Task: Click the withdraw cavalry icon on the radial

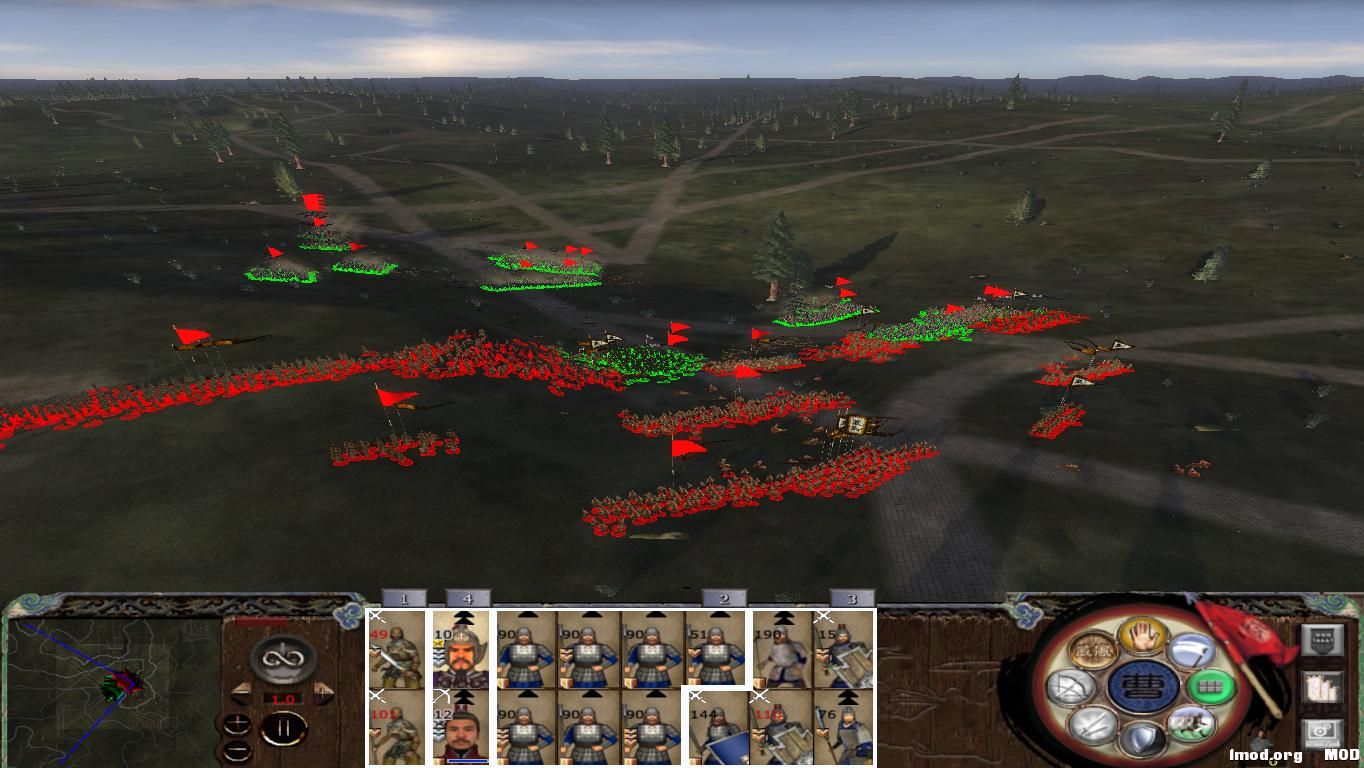Action: 1192,721
